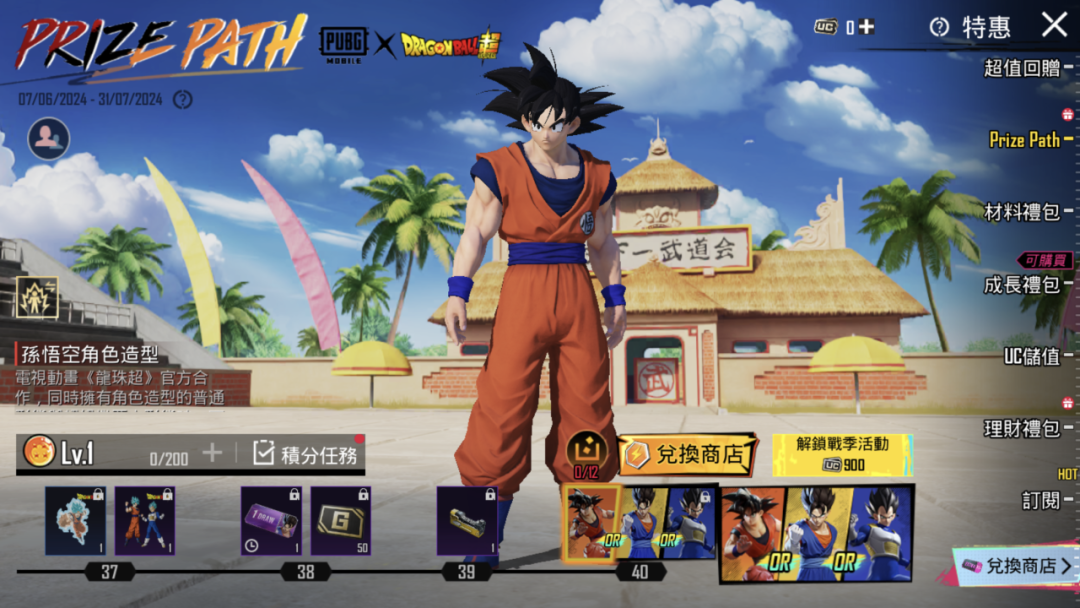The height and width of the screenshot is (608, 1080).
Task: Open the 積分任務 points missions
Action: pyautogui.click(x=307, y=454)
